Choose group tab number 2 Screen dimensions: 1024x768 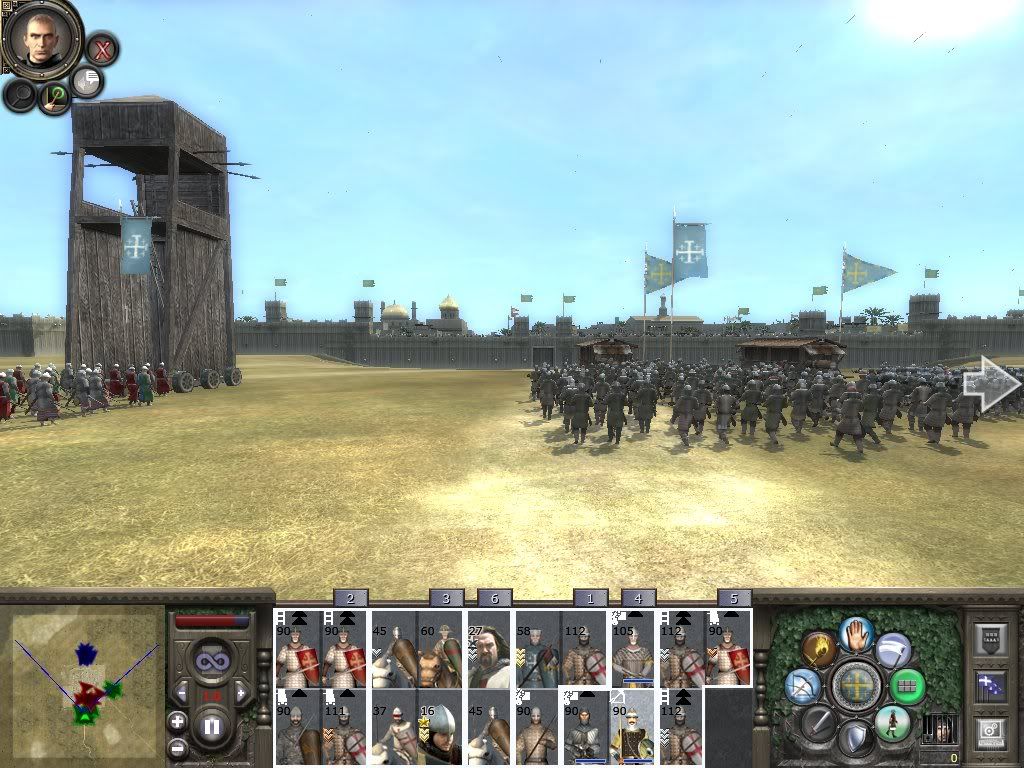point(349,598)
